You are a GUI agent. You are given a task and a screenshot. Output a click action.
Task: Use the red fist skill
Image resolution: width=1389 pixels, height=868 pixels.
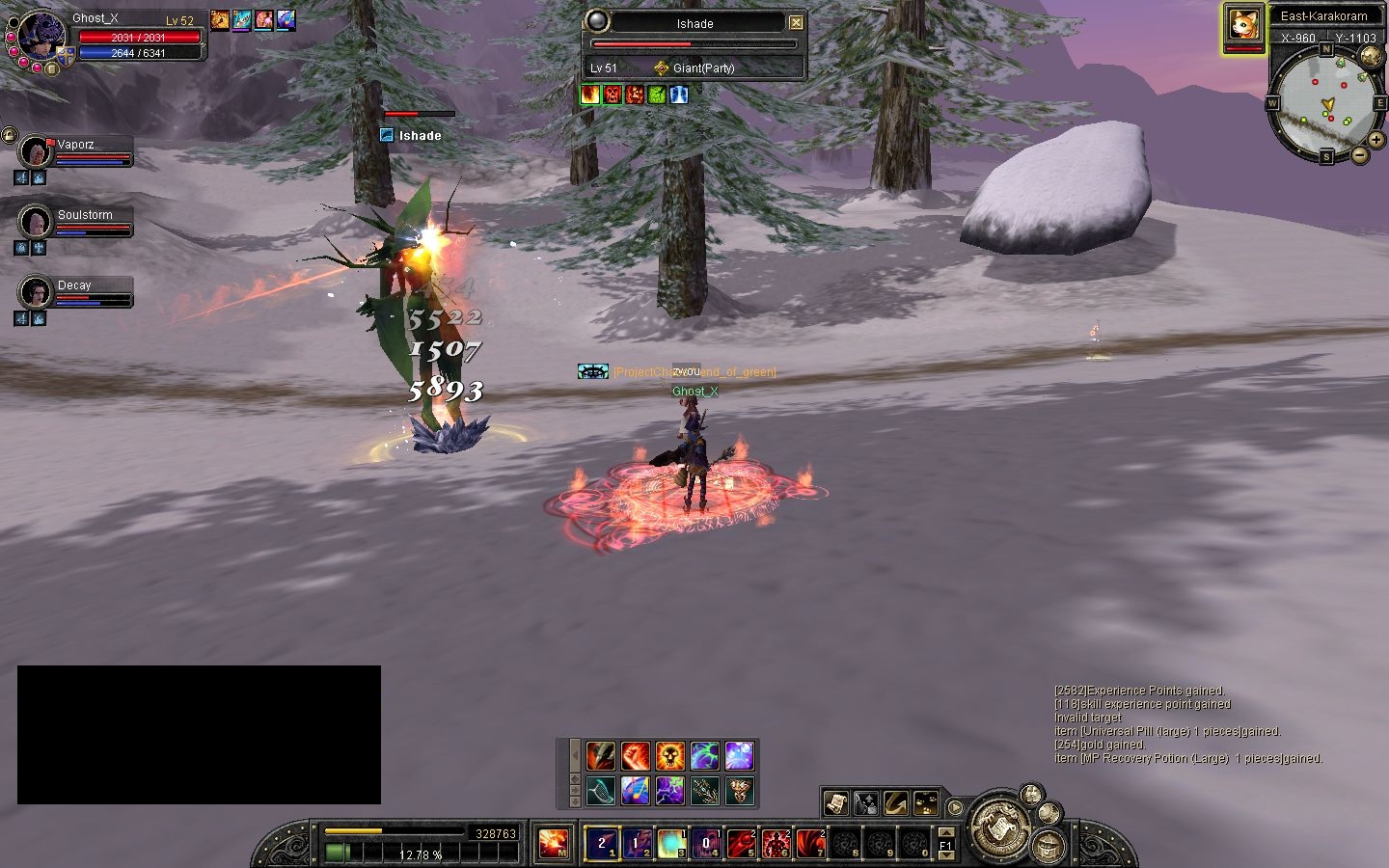pyautogui.click(x=636, y=756)
